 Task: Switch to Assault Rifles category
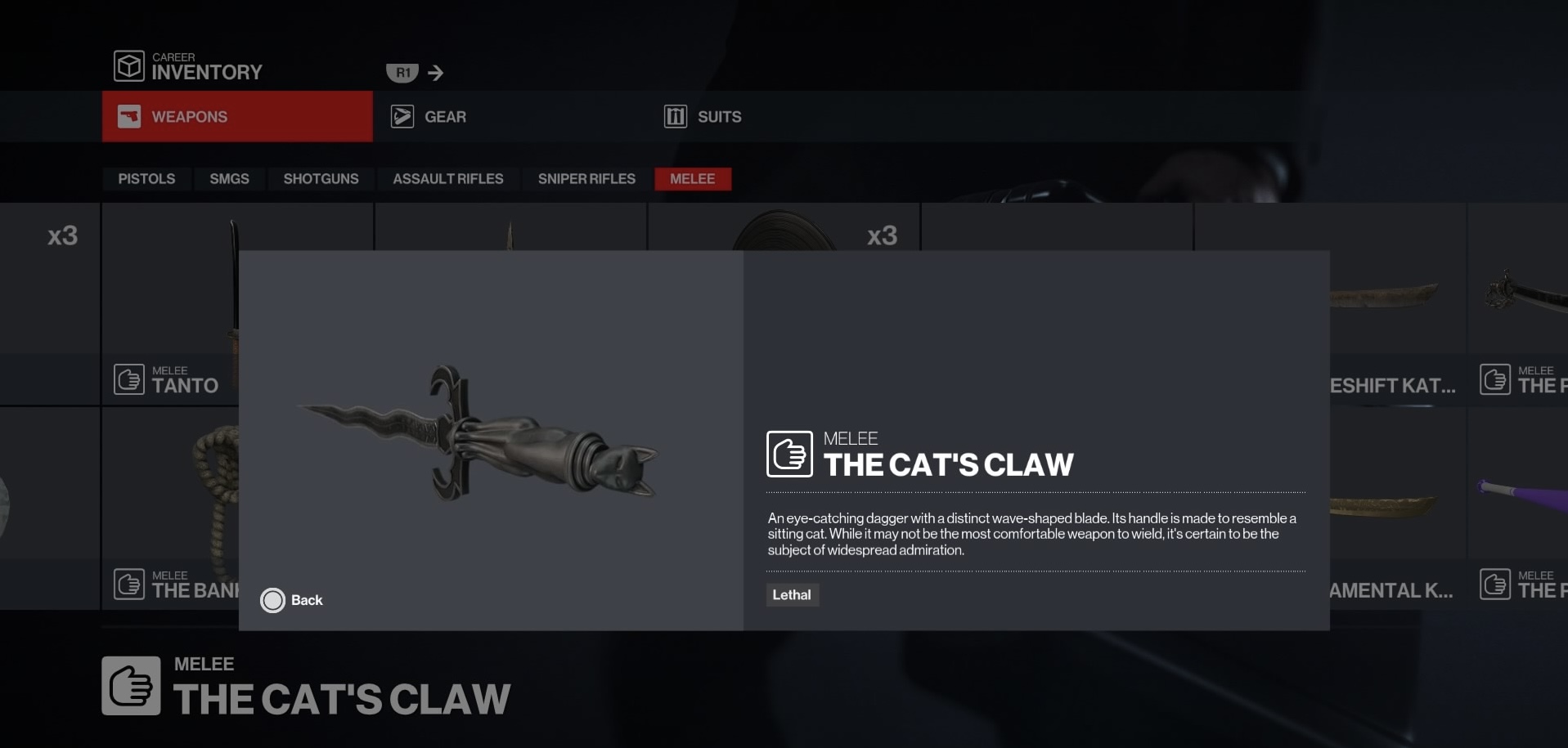pos(447,179)
